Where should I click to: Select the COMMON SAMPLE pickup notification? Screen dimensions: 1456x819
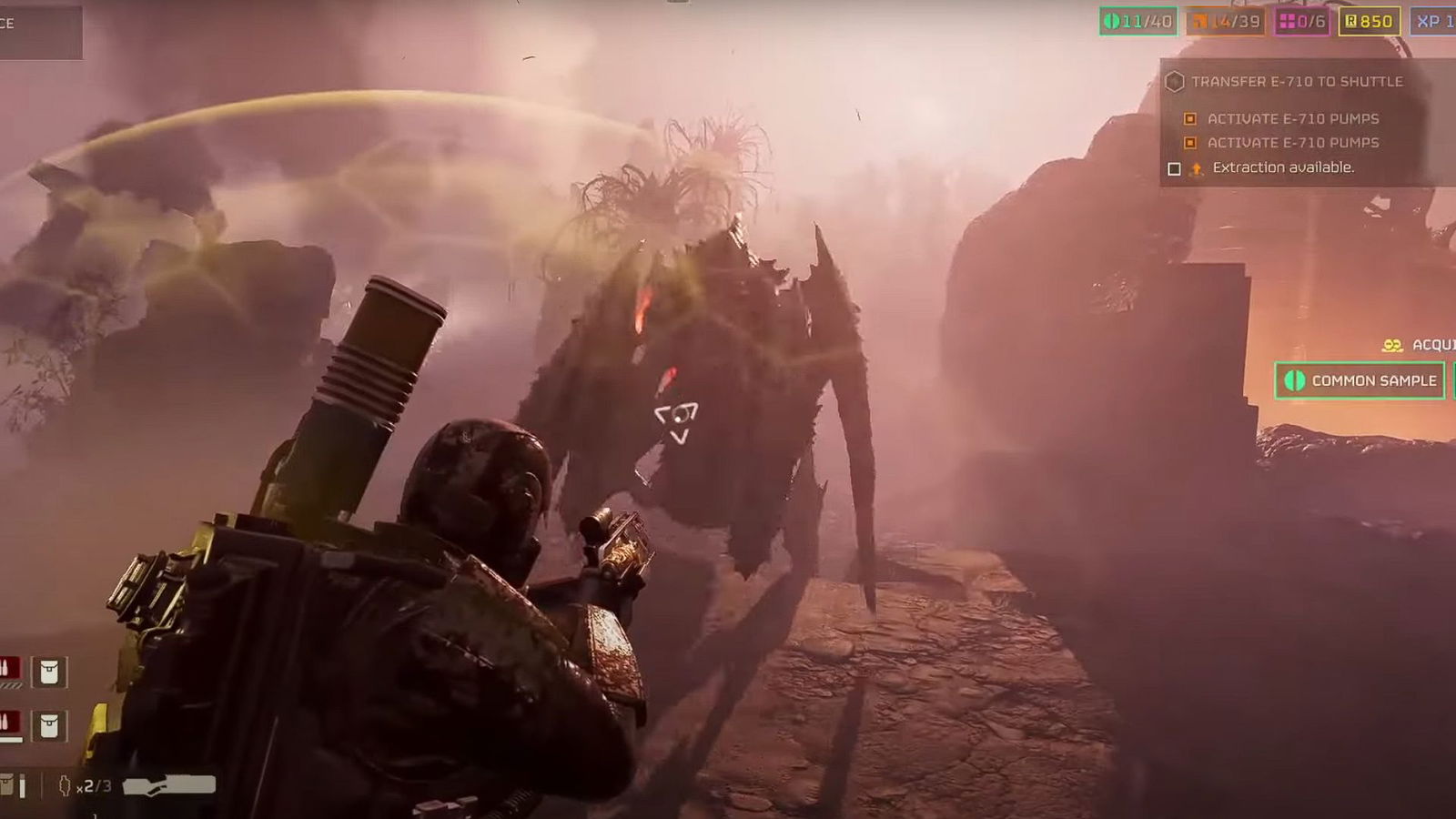click(x=1360, y=380)
